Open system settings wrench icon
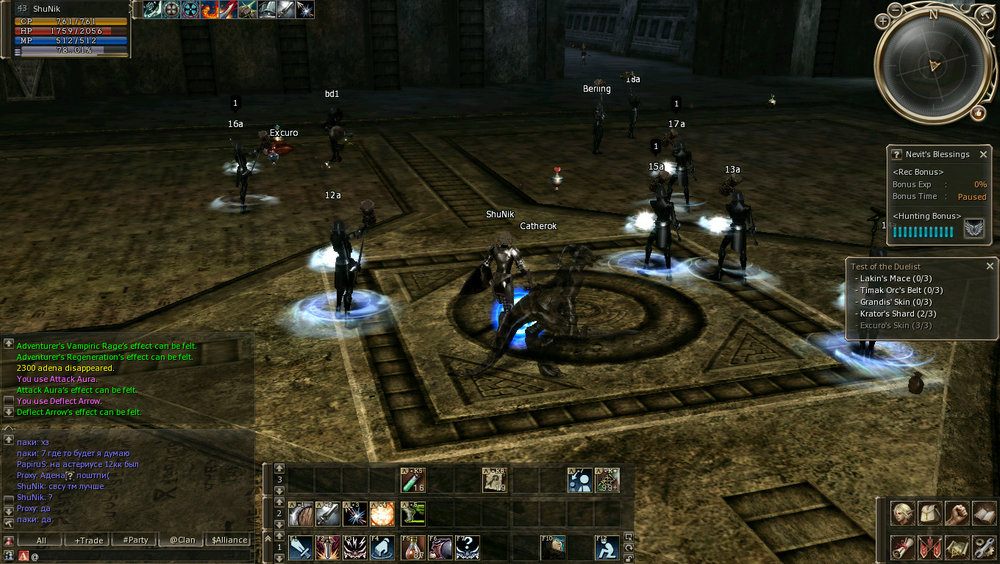1000x564 pixels. [x=983, y=547]
